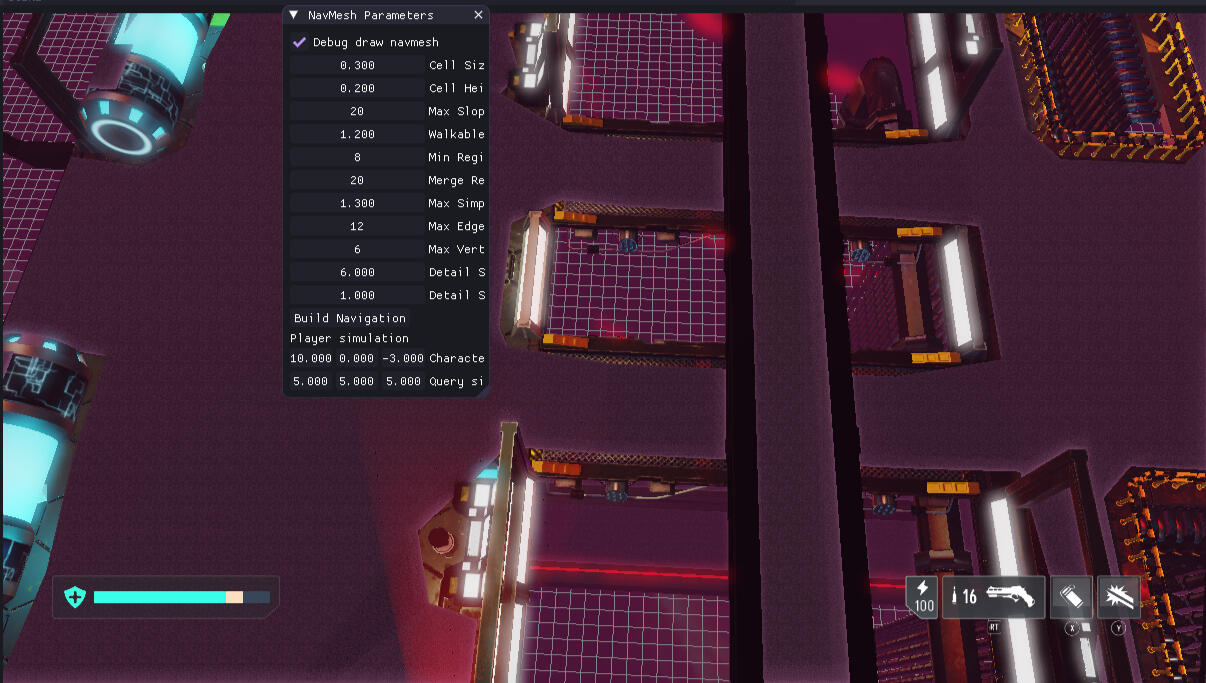Select the Walkable field showing 1.200
This screenshot has height=683, width=1206.
pyautogui.click(x=357, y=134)
